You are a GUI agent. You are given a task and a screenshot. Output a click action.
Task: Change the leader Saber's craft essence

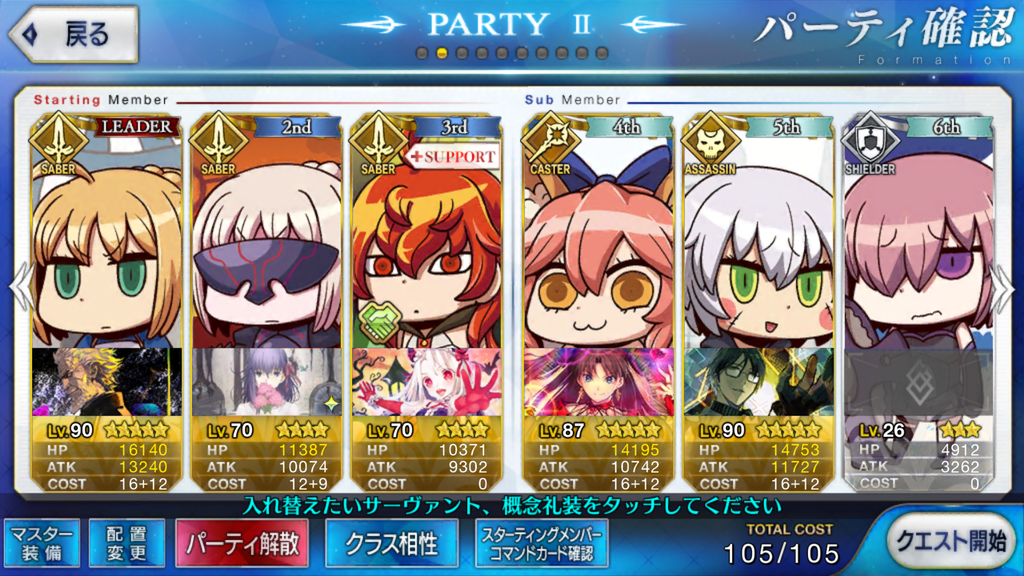(x=107, y=382)
